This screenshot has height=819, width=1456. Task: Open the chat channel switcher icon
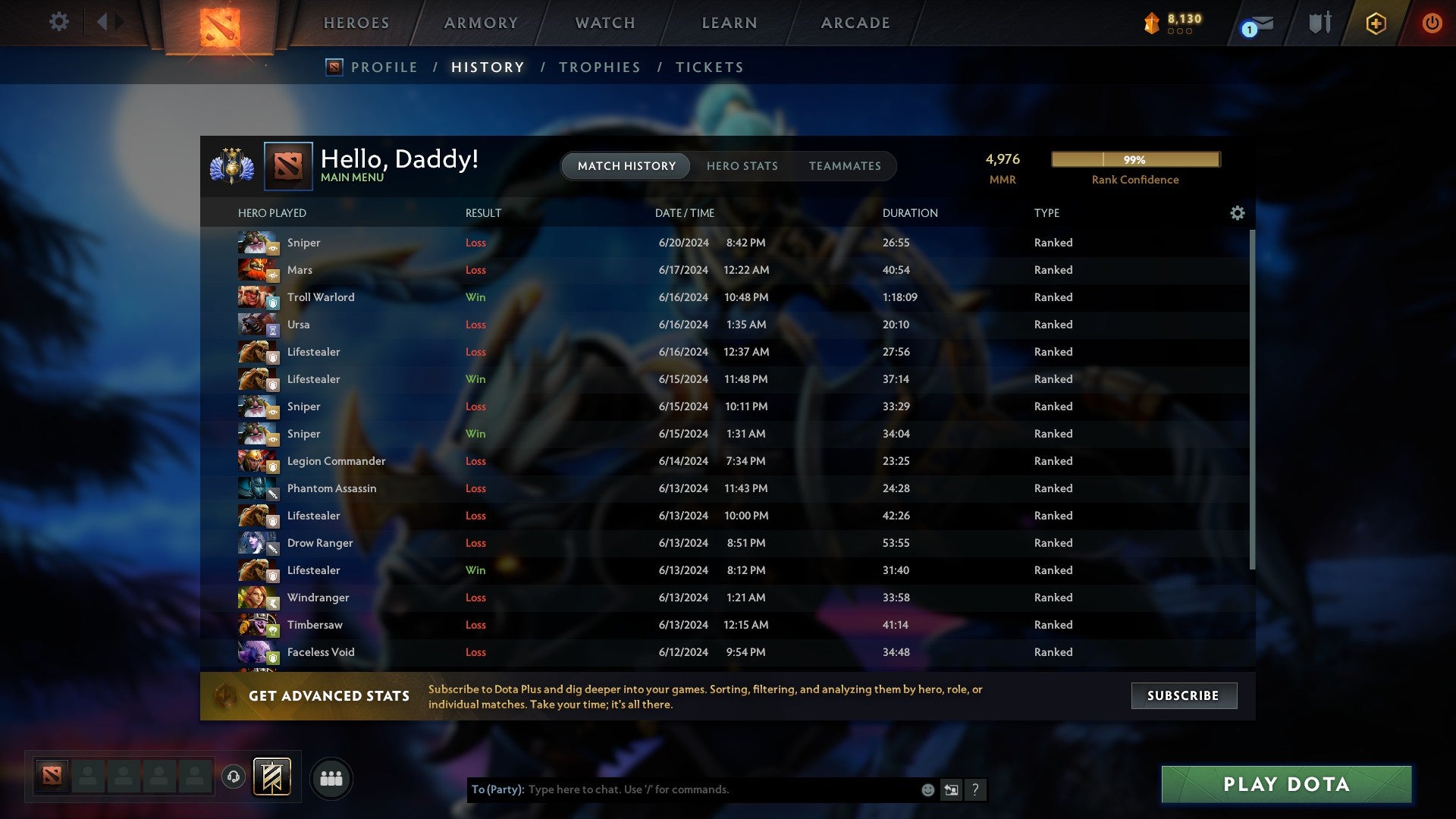(x=951, y=789)
